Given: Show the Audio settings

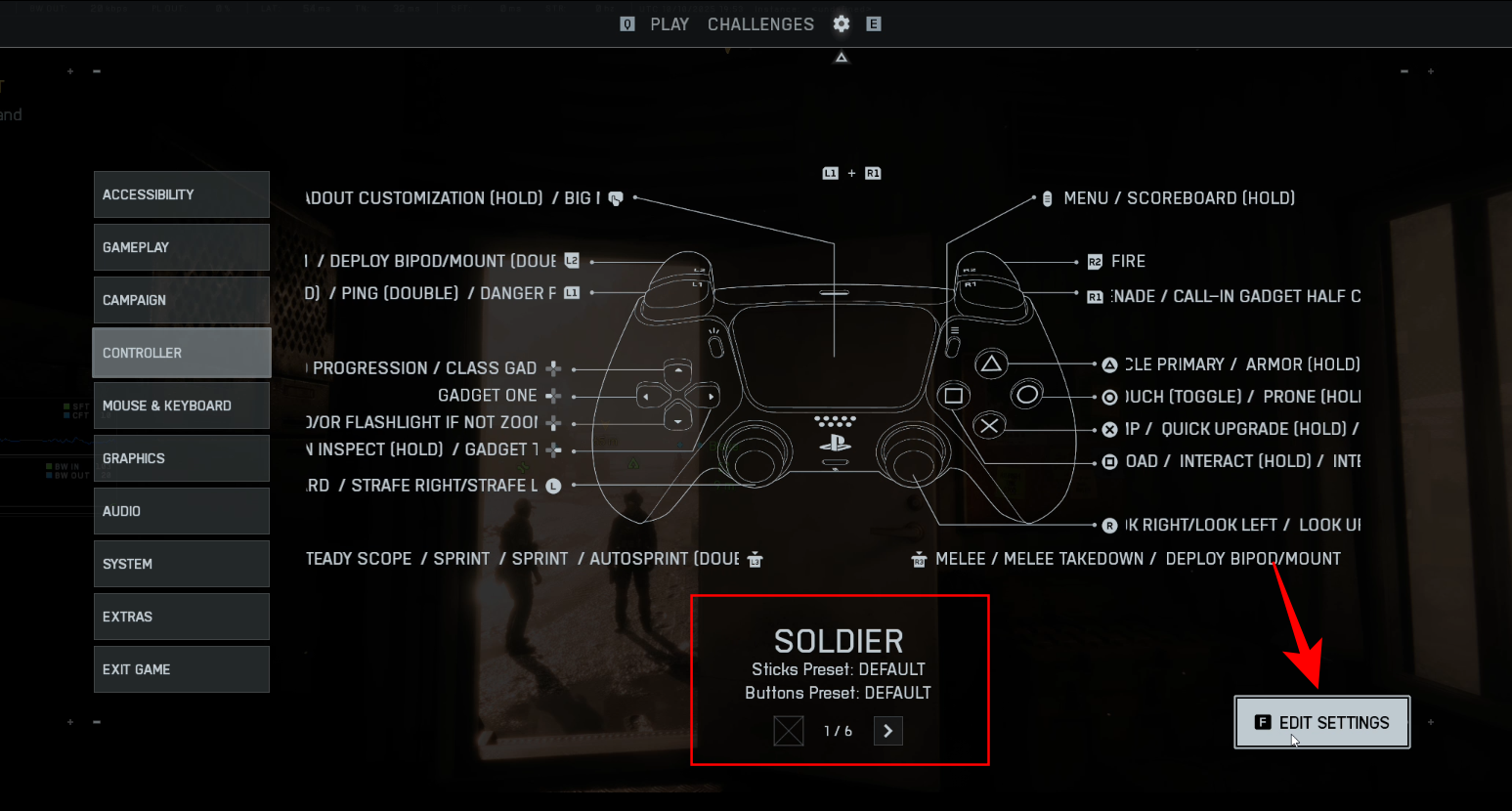Looking at the screenshot, I should click(x=181, y=511).
